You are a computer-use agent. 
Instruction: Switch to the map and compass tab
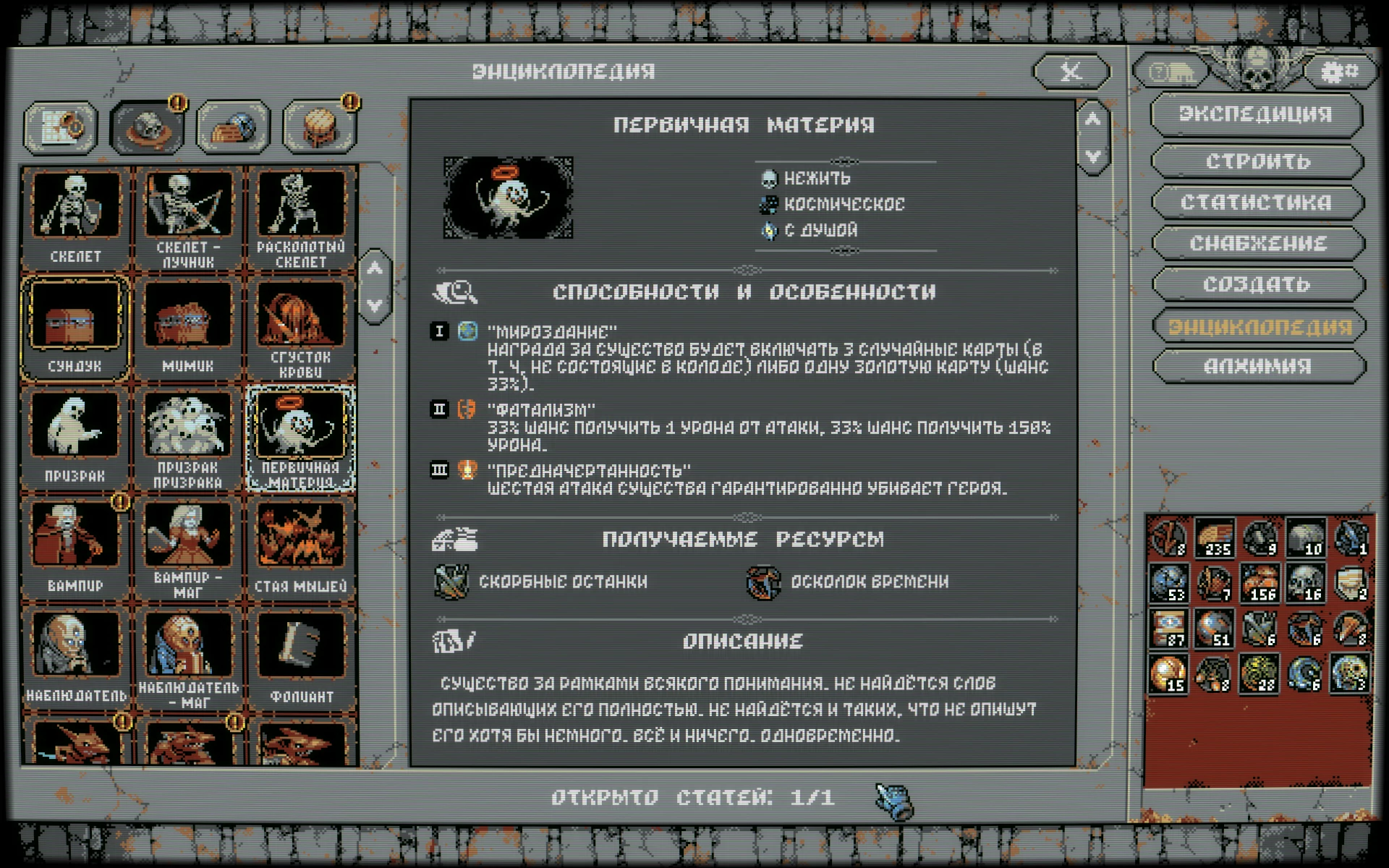click(61, 128)
